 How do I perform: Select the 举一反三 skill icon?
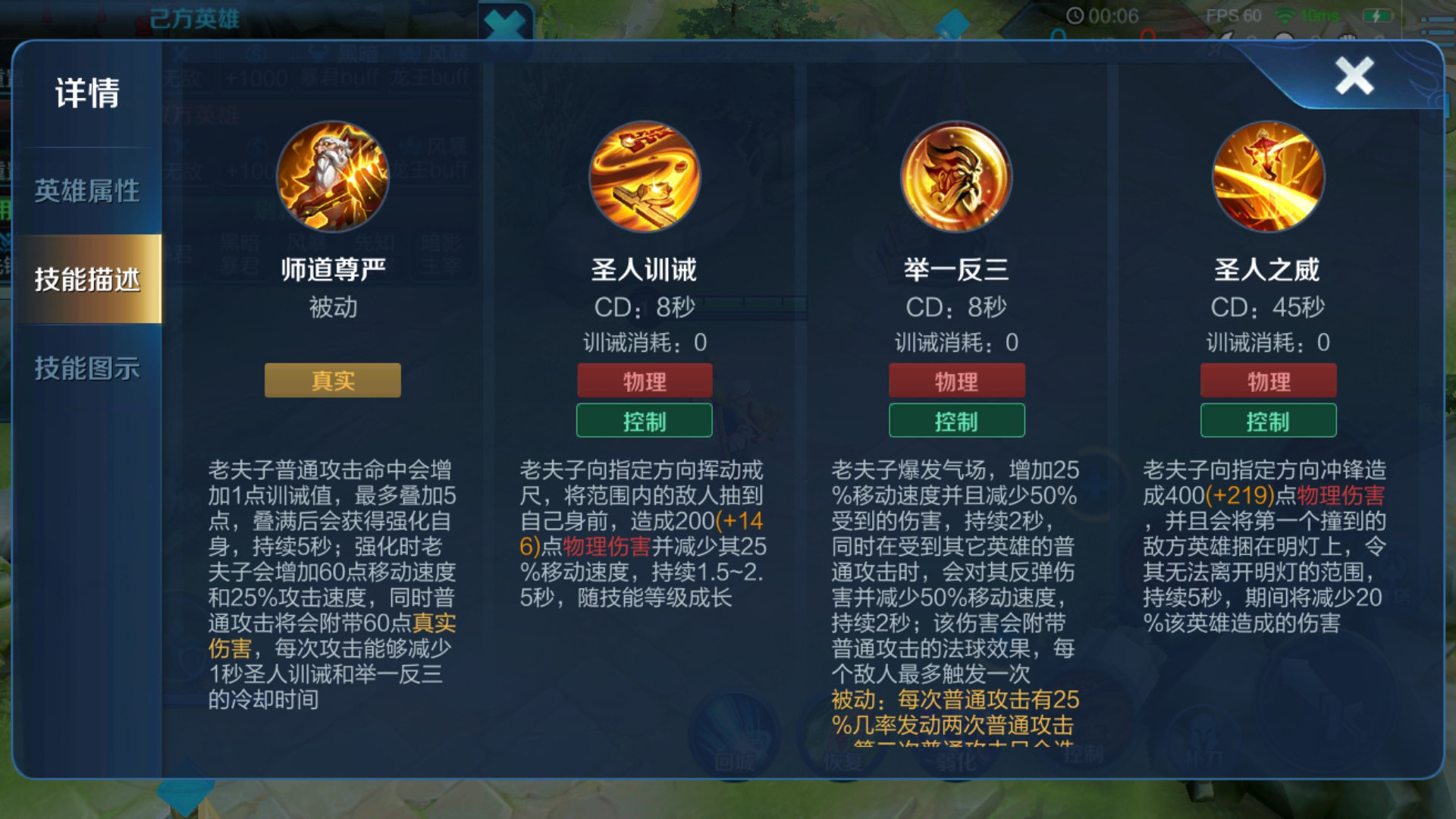(x=957, y=176)
